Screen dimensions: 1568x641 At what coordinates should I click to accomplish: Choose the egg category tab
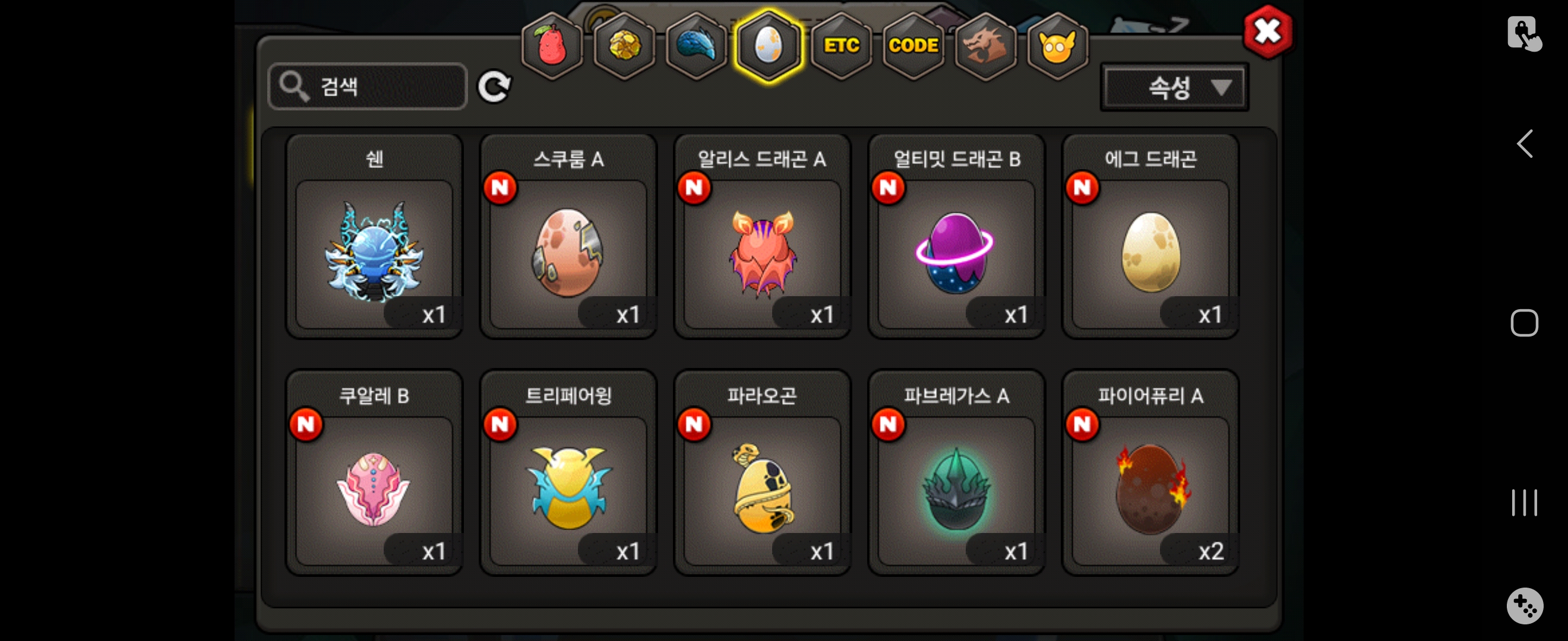pos(768,46)
